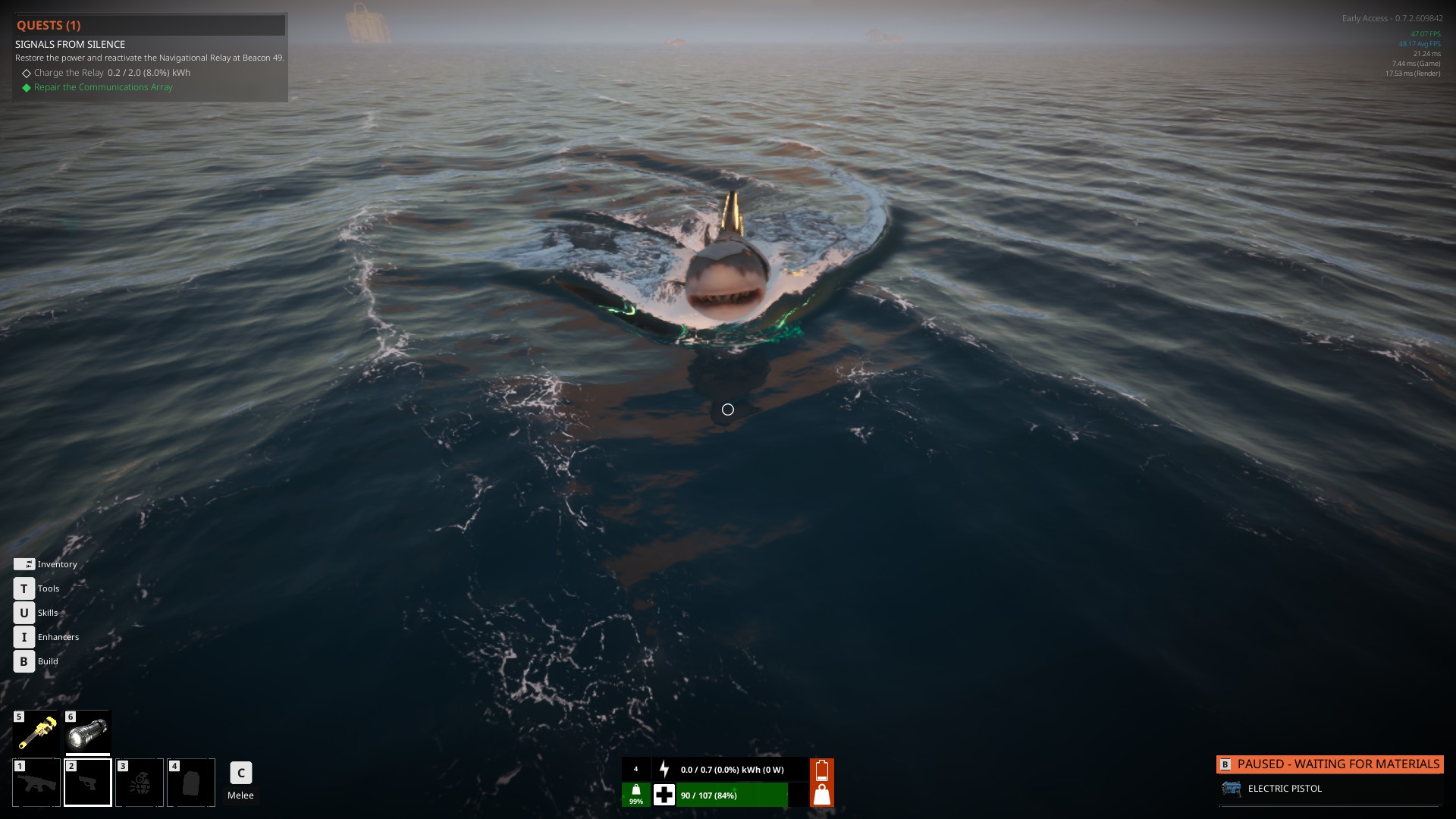Image resolution: width=1456 pixels, height=819 pixels.
Task: Click the low battery warning icon
Action: click(x=822, y=770)
